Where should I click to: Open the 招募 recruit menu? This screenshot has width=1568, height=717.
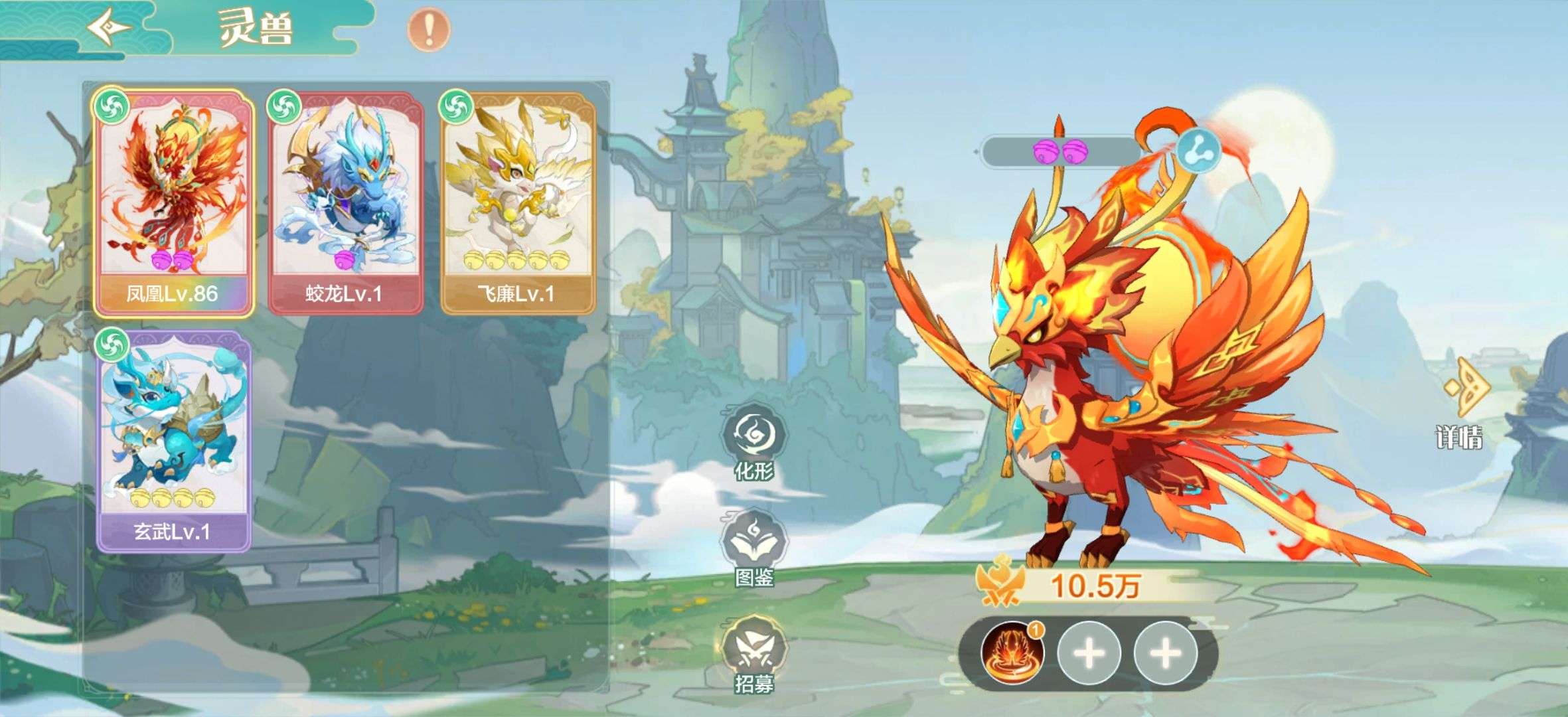pos(753,653)
